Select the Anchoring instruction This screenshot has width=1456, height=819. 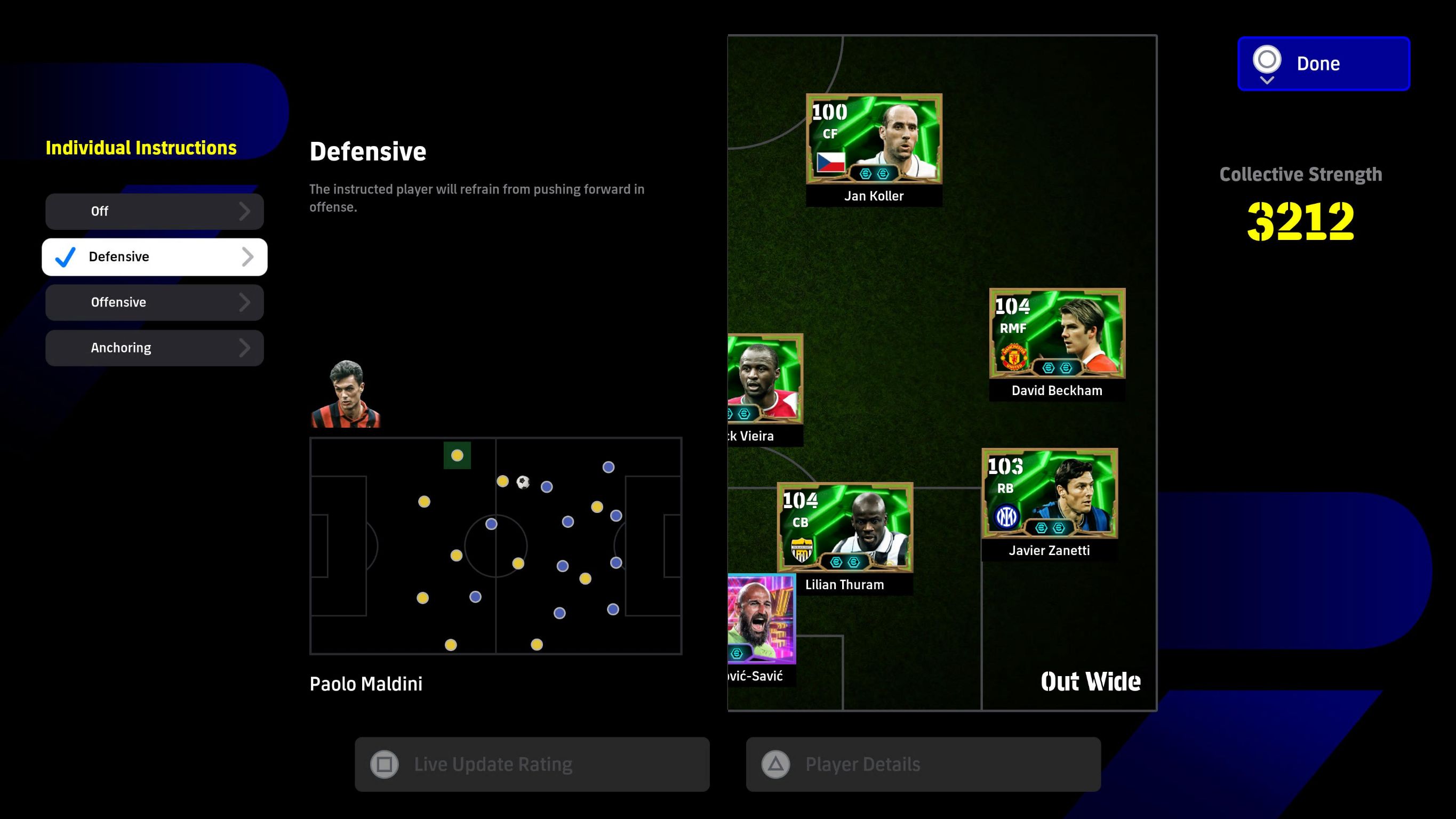pyautogui.click(x=154, y=348)
